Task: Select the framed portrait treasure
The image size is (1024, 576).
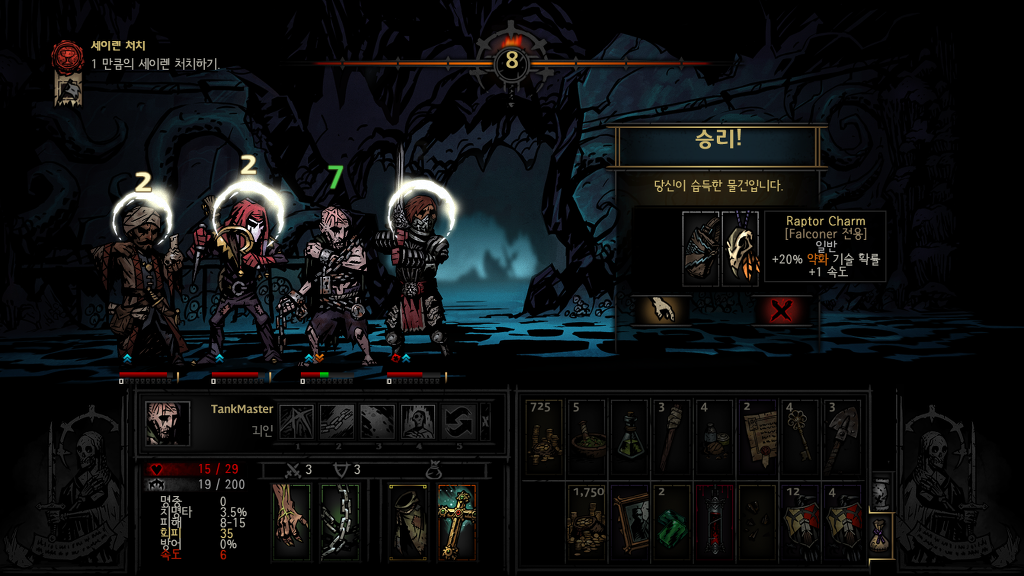Action: (628, 522)
